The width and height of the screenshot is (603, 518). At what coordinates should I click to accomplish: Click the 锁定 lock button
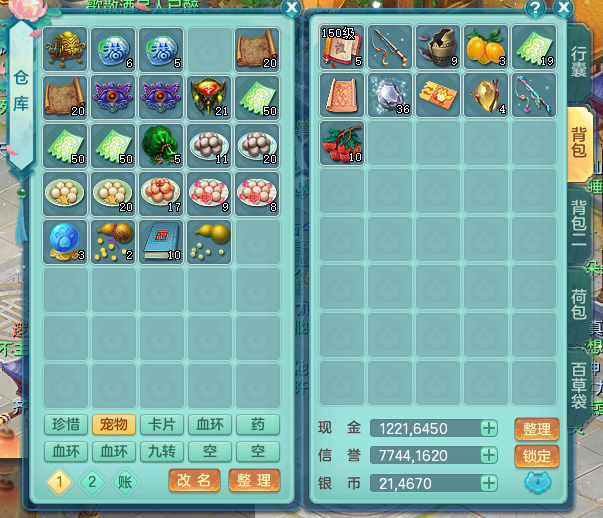[536, 456]
